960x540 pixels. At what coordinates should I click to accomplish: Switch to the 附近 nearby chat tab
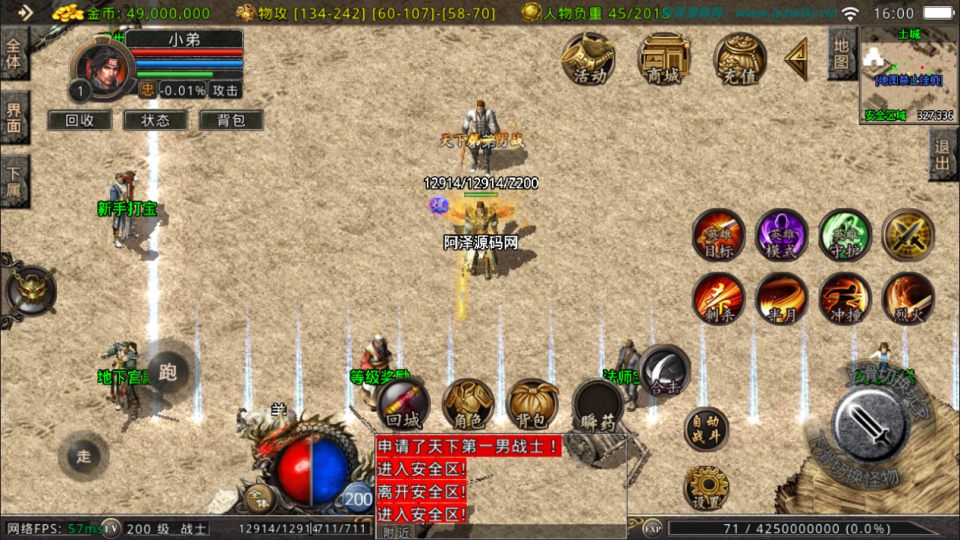click(x=397, y=532)
